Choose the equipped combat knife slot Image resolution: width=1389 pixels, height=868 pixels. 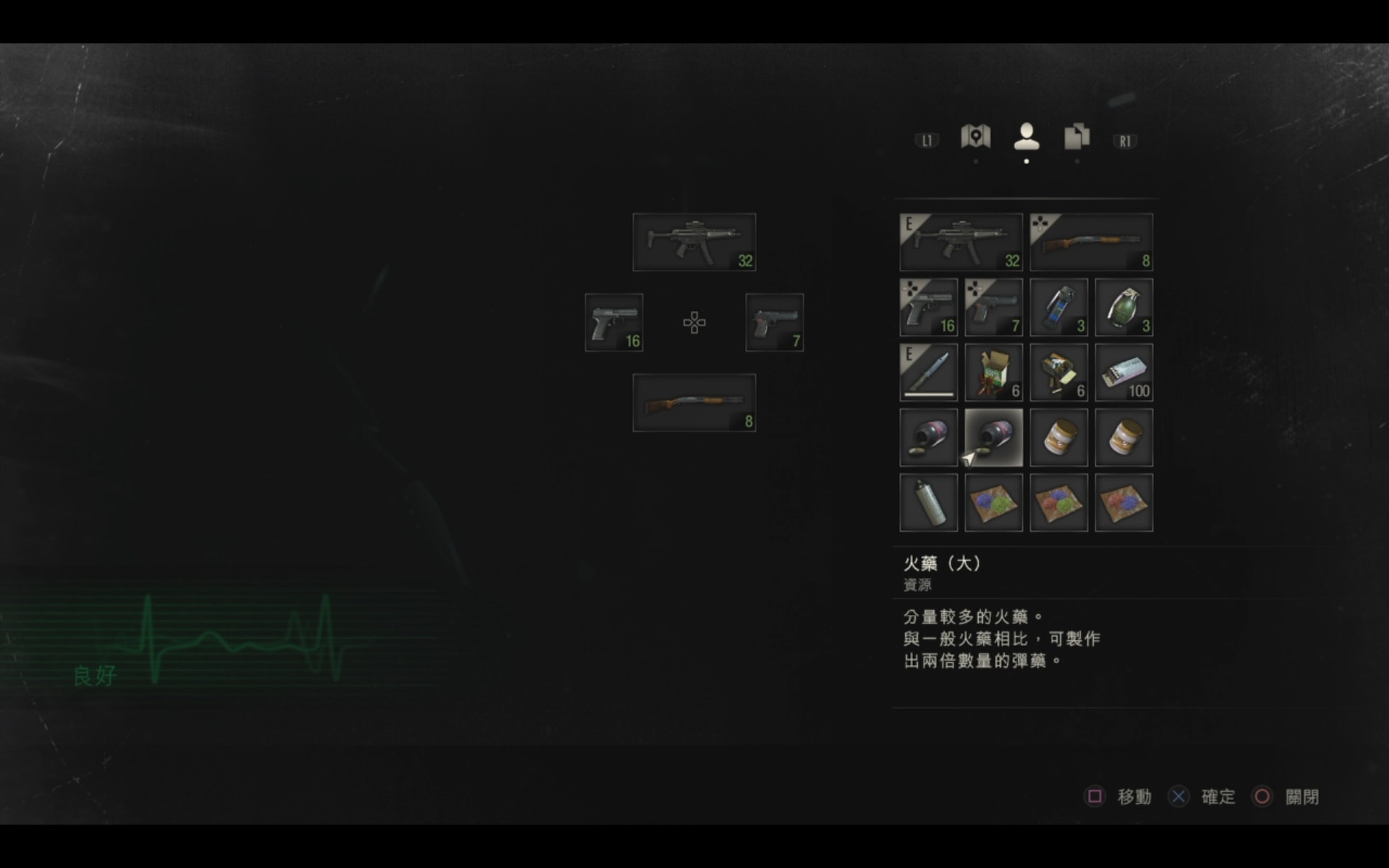click(928, 373)
